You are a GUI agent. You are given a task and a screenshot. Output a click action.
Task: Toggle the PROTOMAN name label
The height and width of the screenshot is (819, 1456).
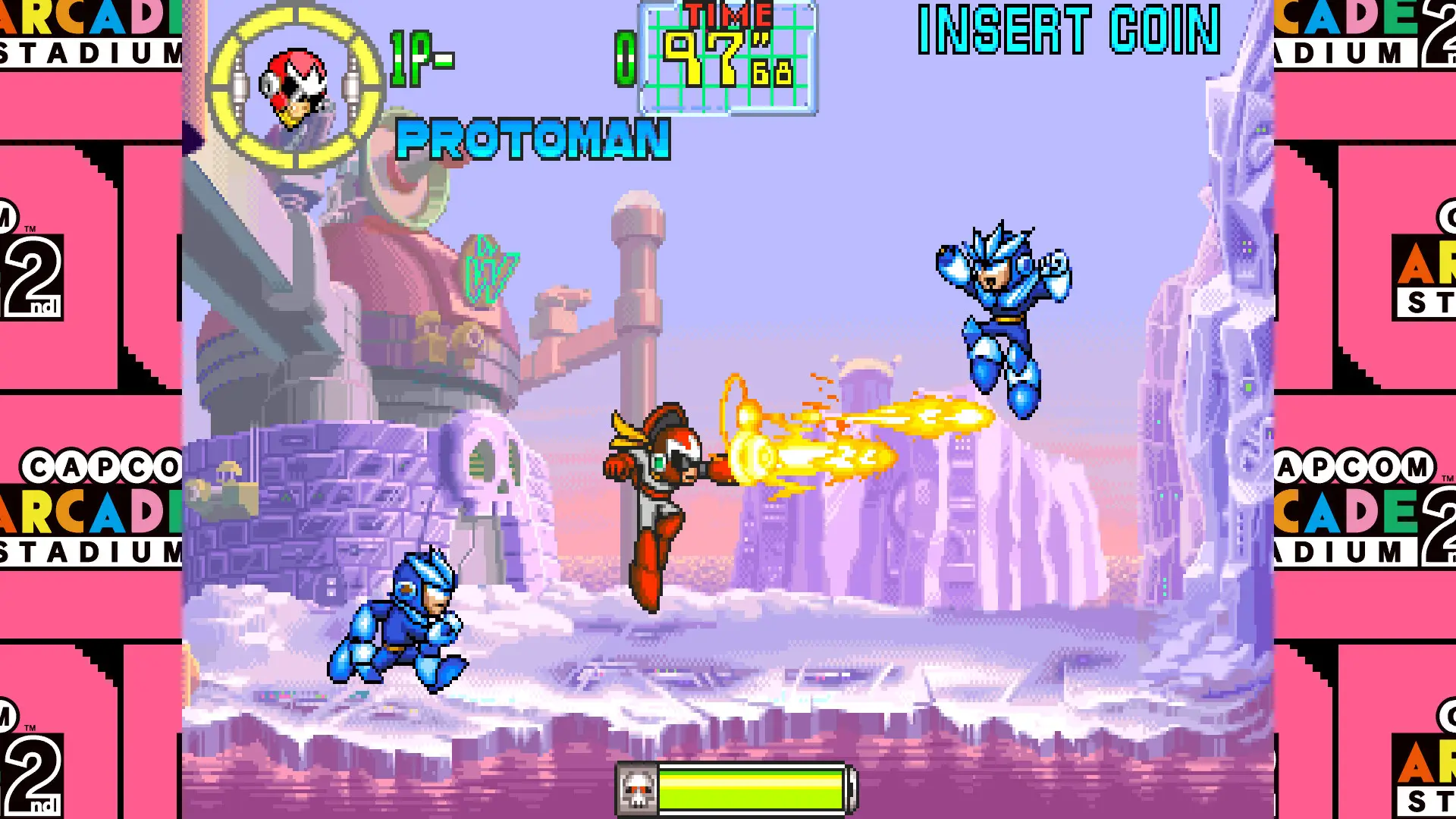click(x=535, y=139)
